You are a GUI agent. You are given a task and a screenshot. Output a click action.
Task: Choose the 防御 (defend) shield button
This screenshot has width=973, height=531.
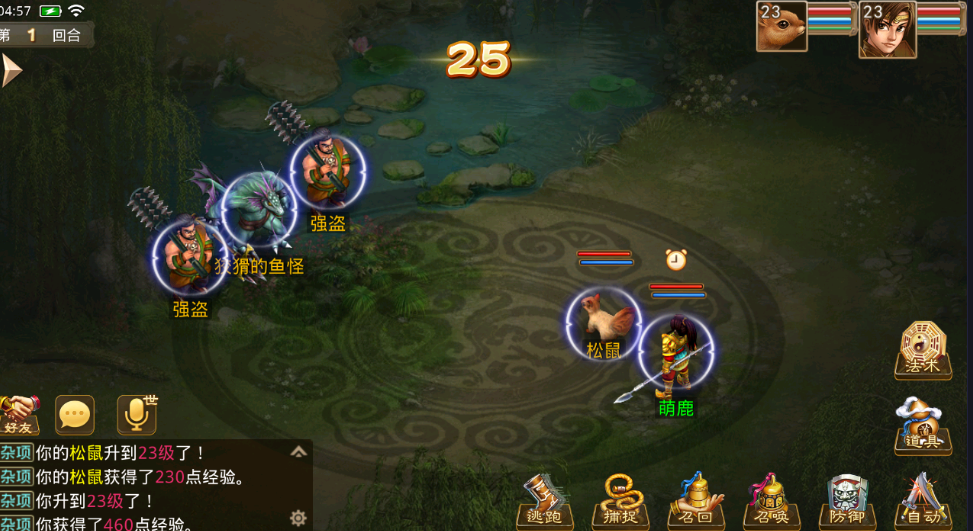coord(847,502)
